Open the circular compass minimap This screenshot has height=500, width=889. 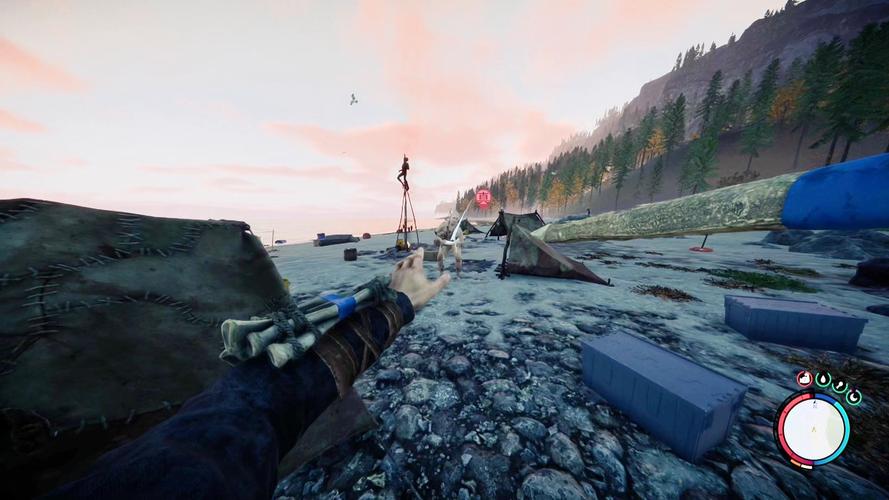pos(812,428)
